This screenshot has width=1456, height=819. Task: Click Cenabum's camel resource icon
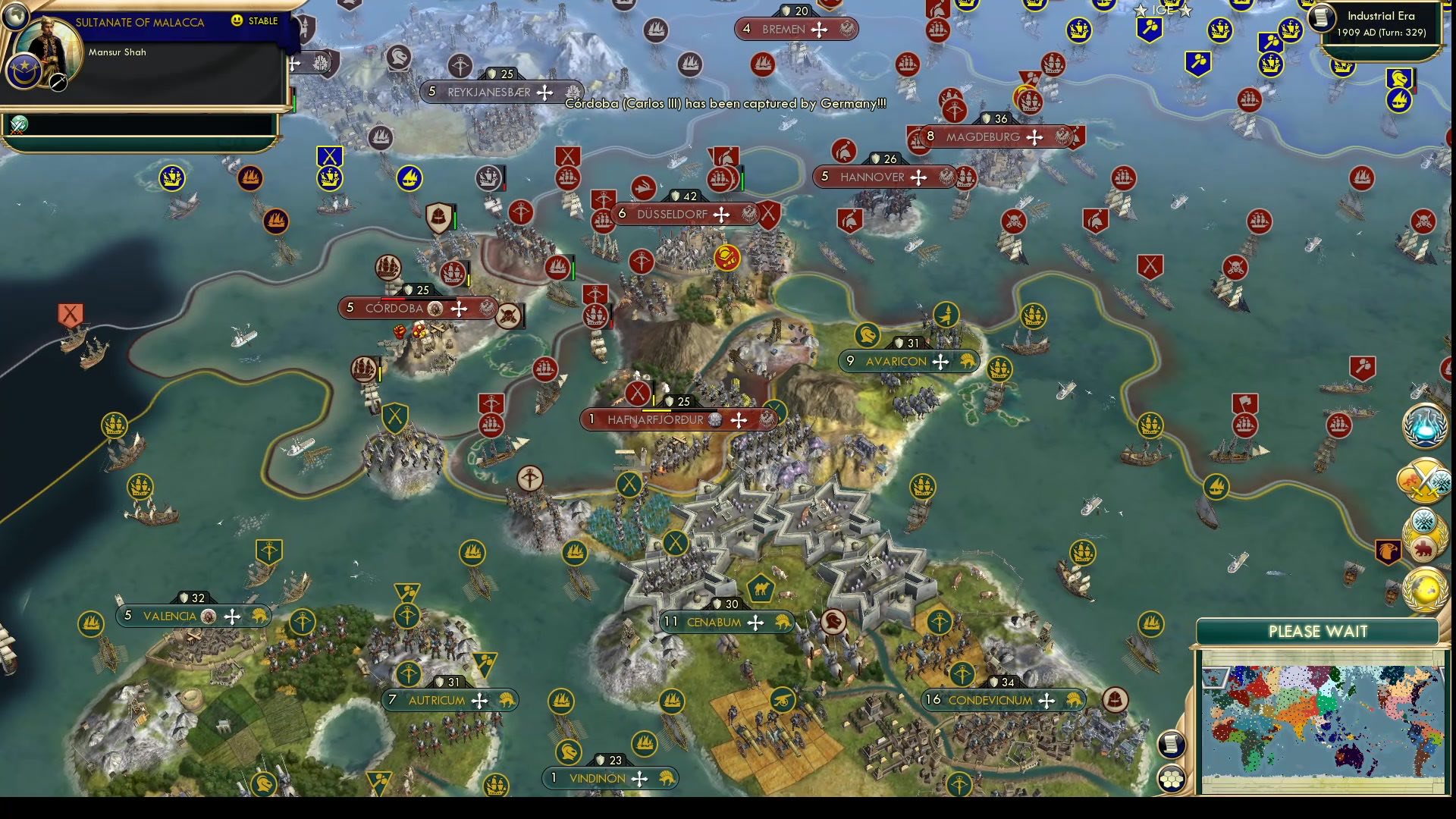[761, 588]
